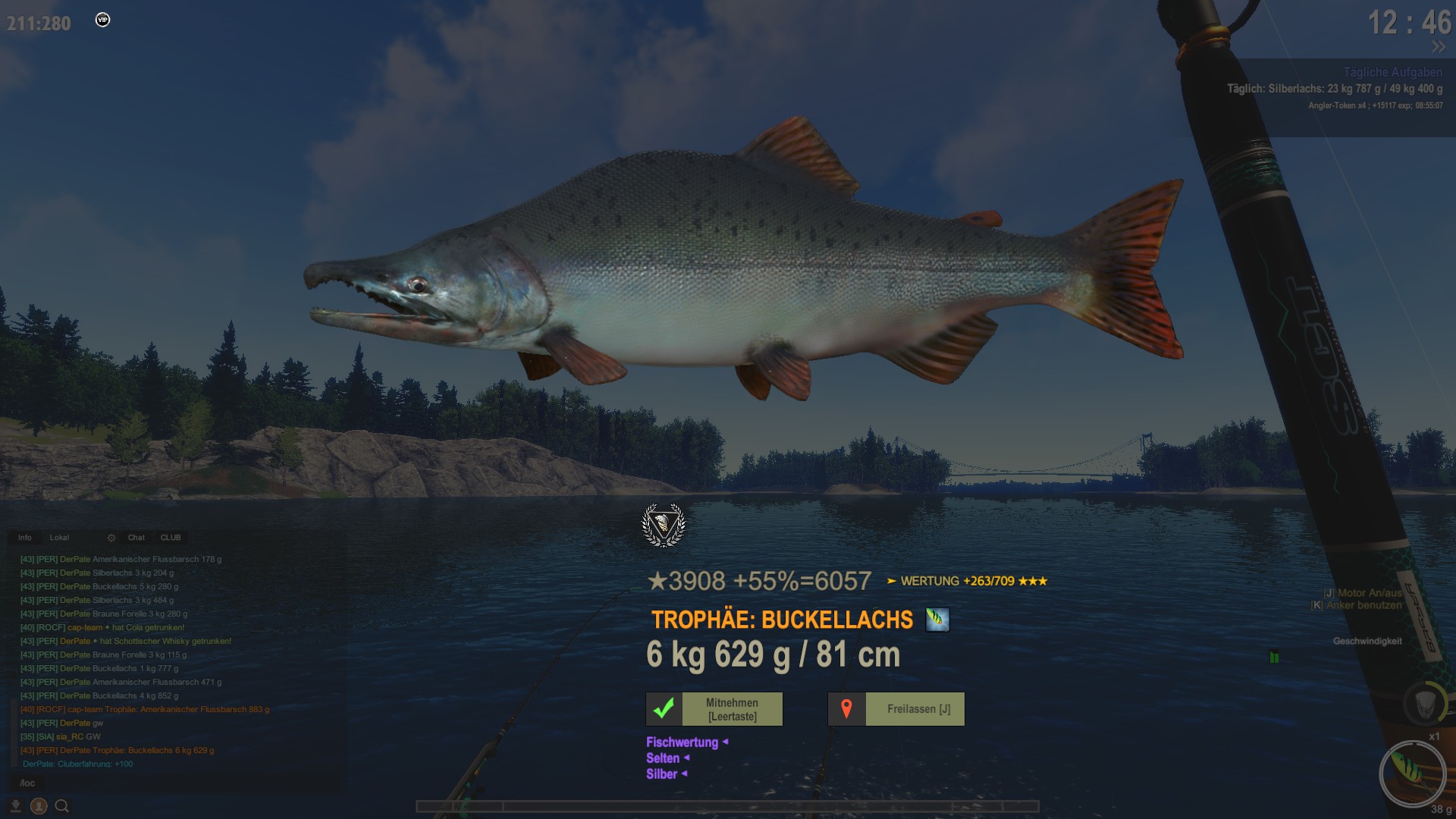Open the player profile icon below chat
This screenshot has height=819, width=1456.
39,806
